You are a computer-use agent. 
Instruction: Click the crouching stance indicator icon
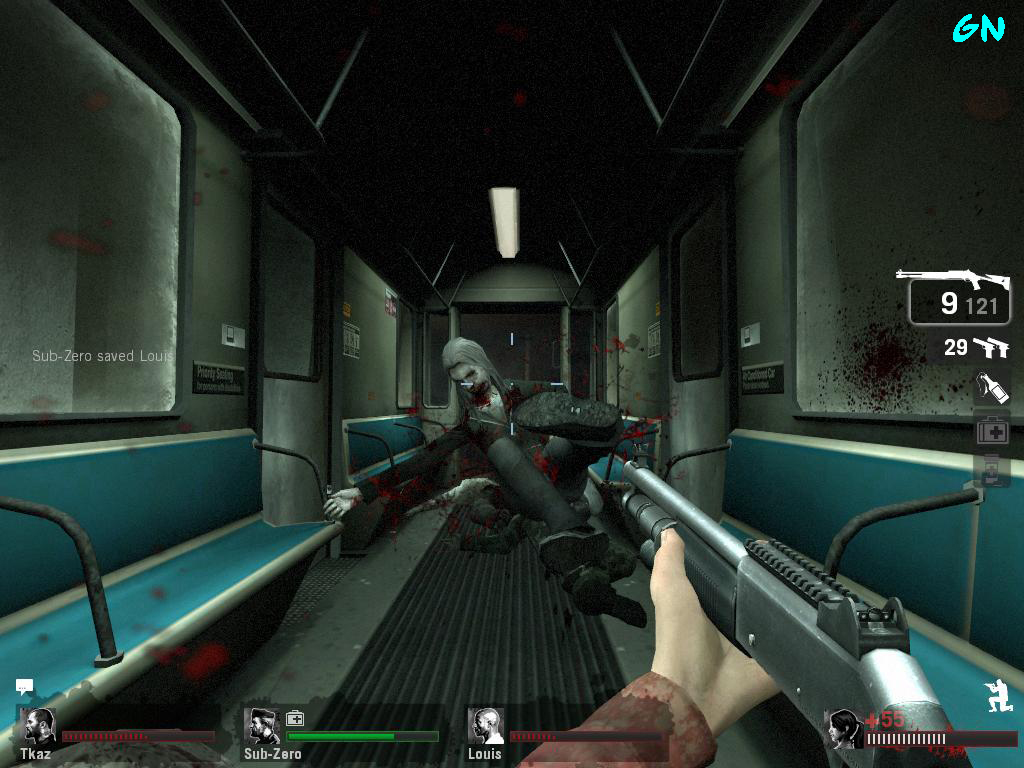[x=999, y=695]
